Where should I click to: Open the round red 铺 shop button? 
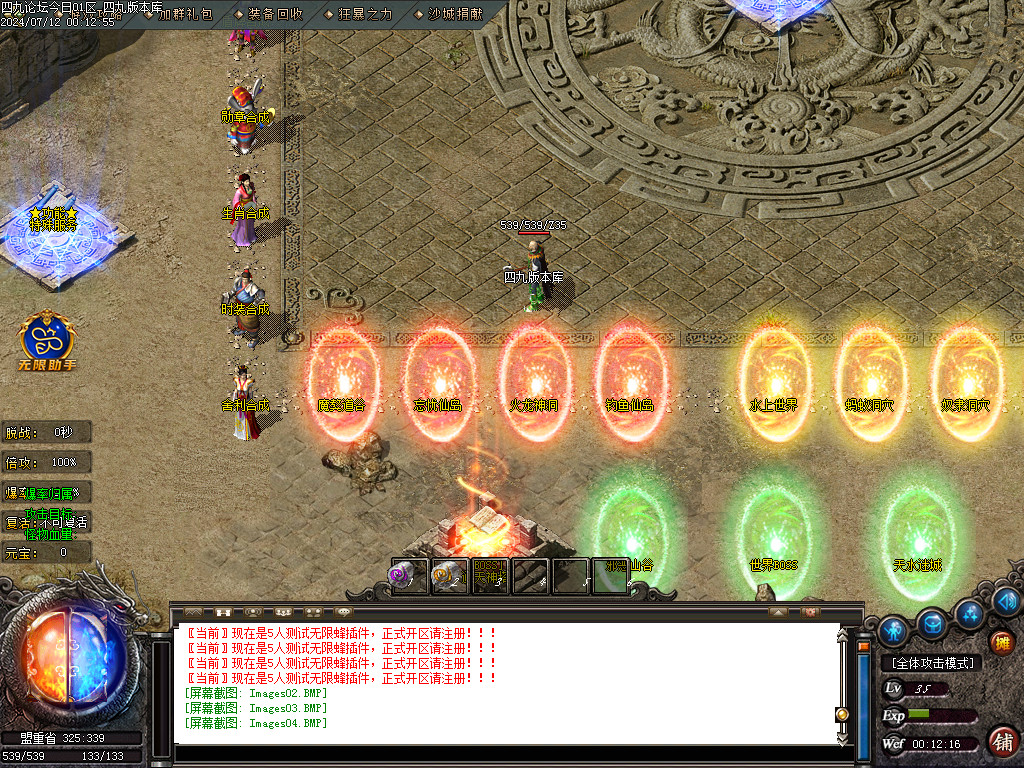point(1003,741)
